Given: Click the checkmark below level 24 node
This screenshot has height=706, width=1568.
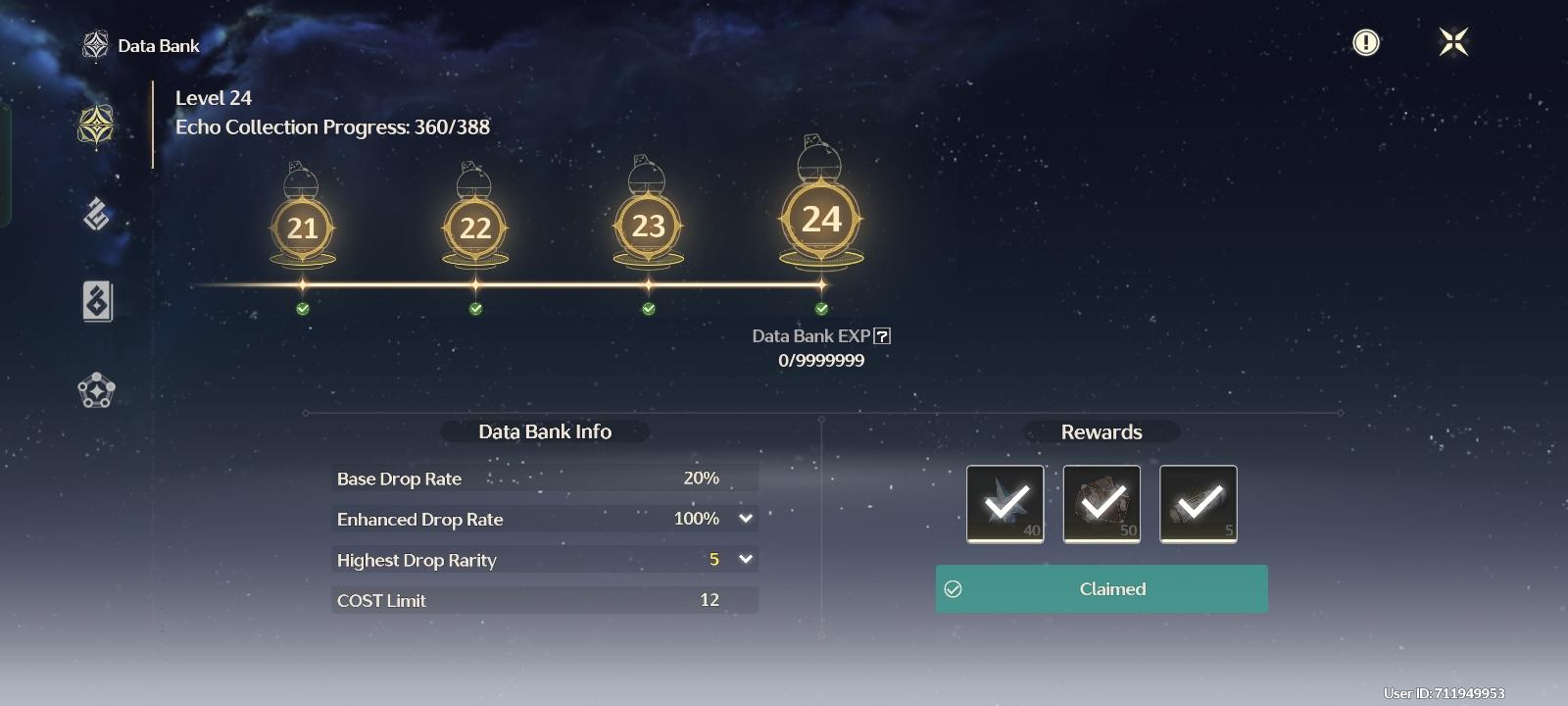Looking at the screenshot, I should [820, 309].
